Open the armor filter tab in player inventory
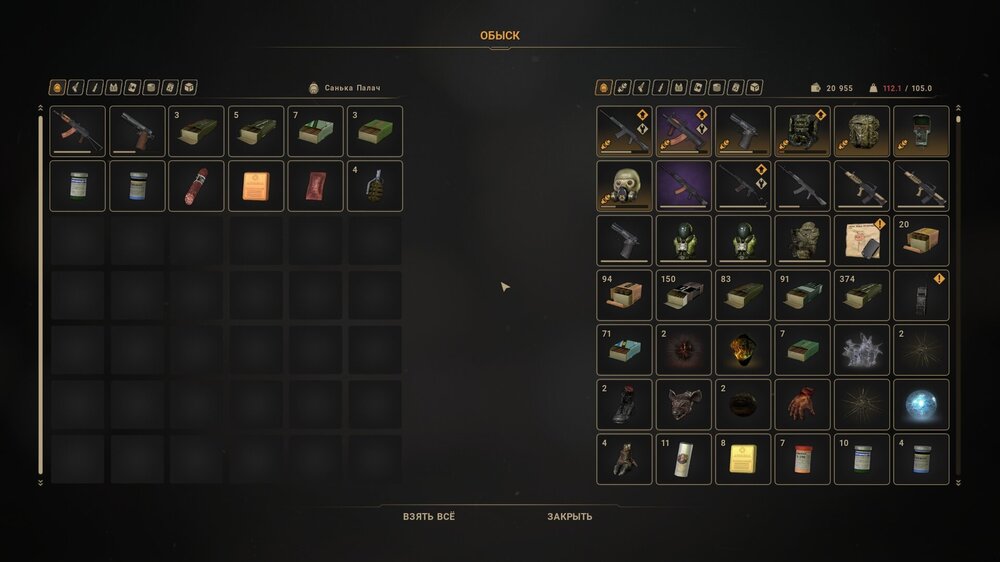This screenshot has height=562, width=1000. pos(678,88)
